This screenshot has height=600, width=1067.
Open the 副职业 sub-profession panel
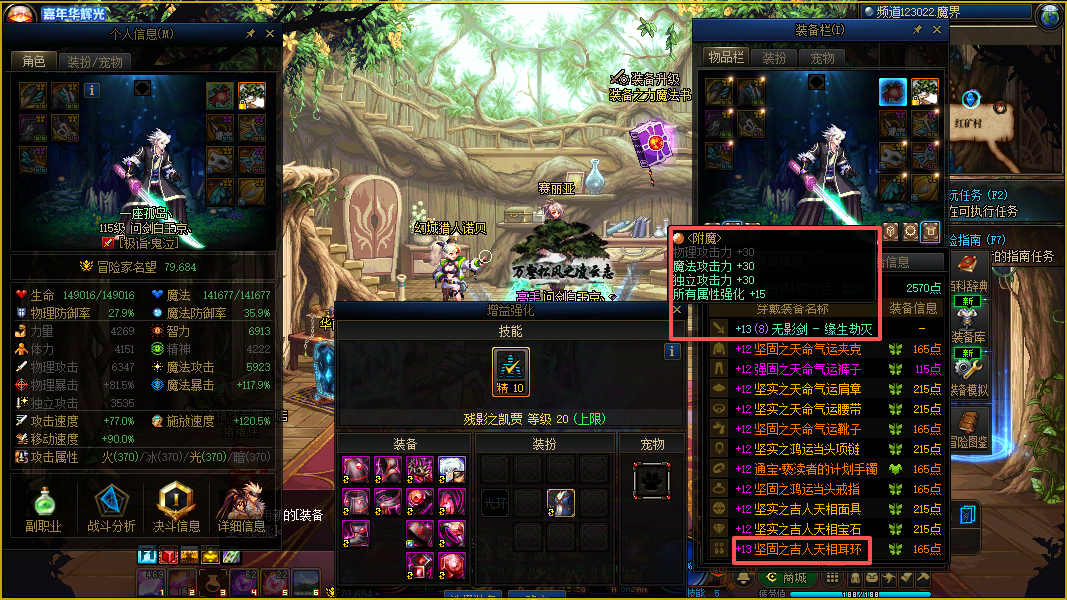point(44,509)
